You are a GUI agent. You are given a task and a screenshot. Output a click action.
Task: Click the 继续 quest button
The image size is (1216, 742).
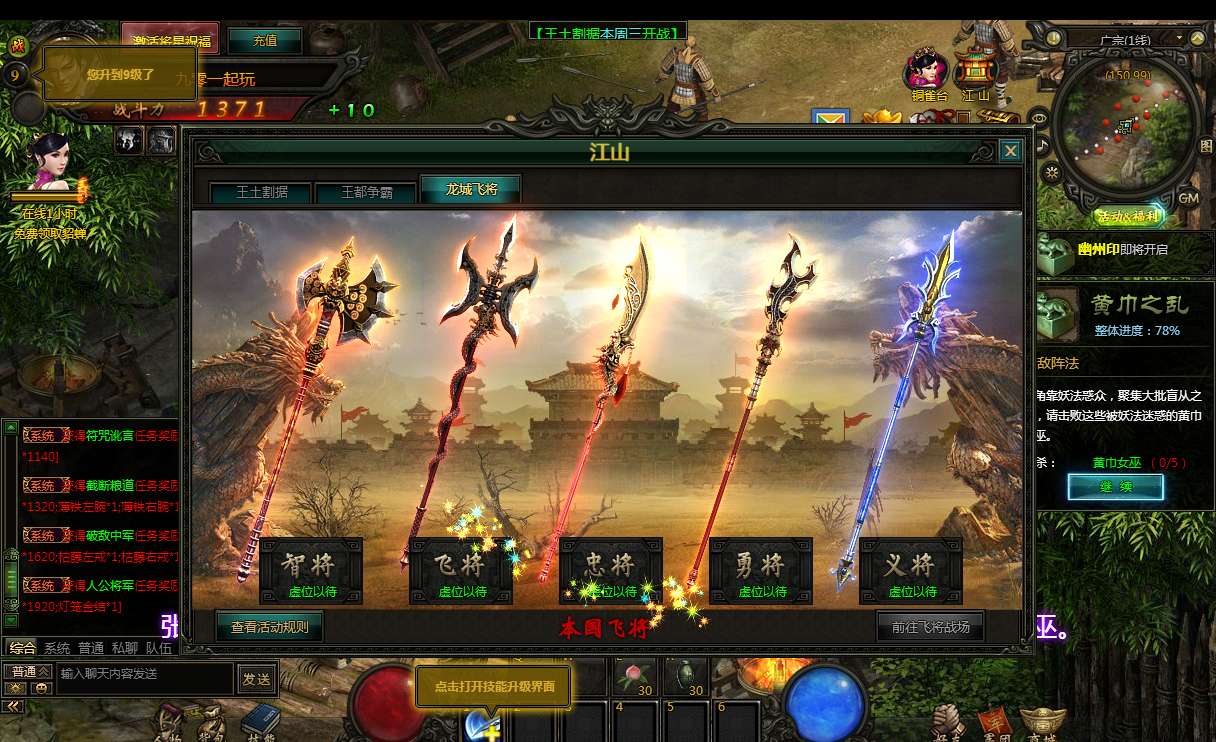click(1115, 487)
